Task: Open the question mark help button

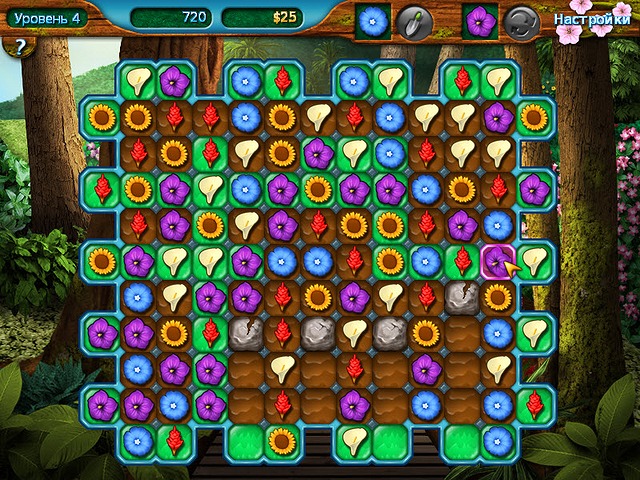Action: pyautogui.click(x=17, y=47)
